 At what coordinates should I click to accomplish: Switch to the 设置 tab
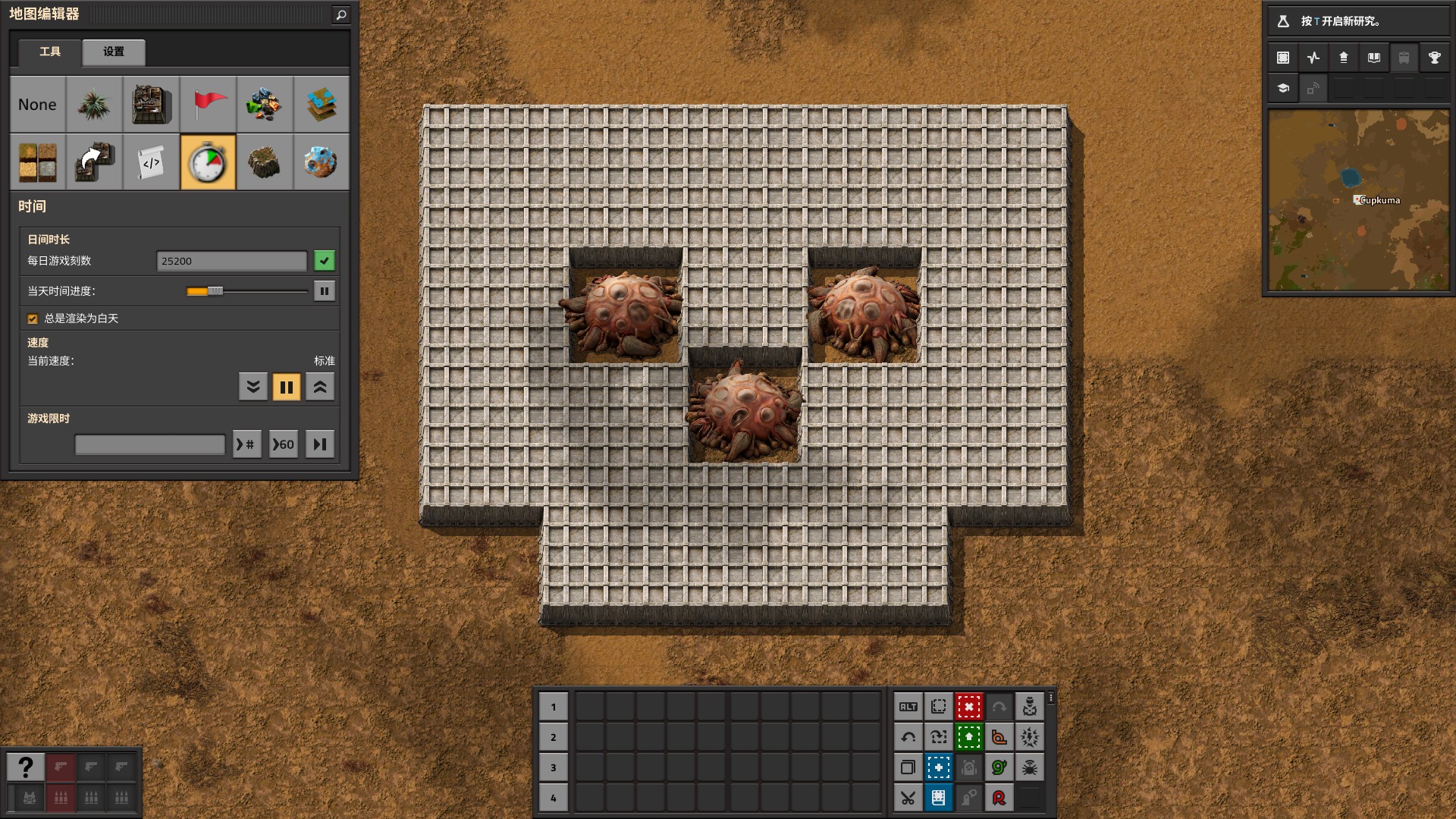coord(114,52)
